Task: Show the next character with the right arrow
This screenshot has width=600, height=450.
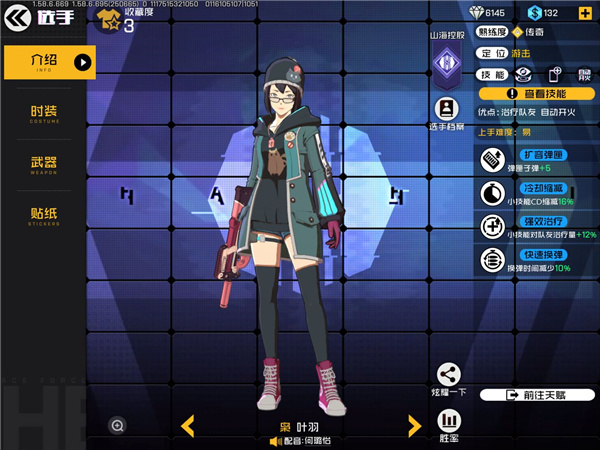Action: 414,426
